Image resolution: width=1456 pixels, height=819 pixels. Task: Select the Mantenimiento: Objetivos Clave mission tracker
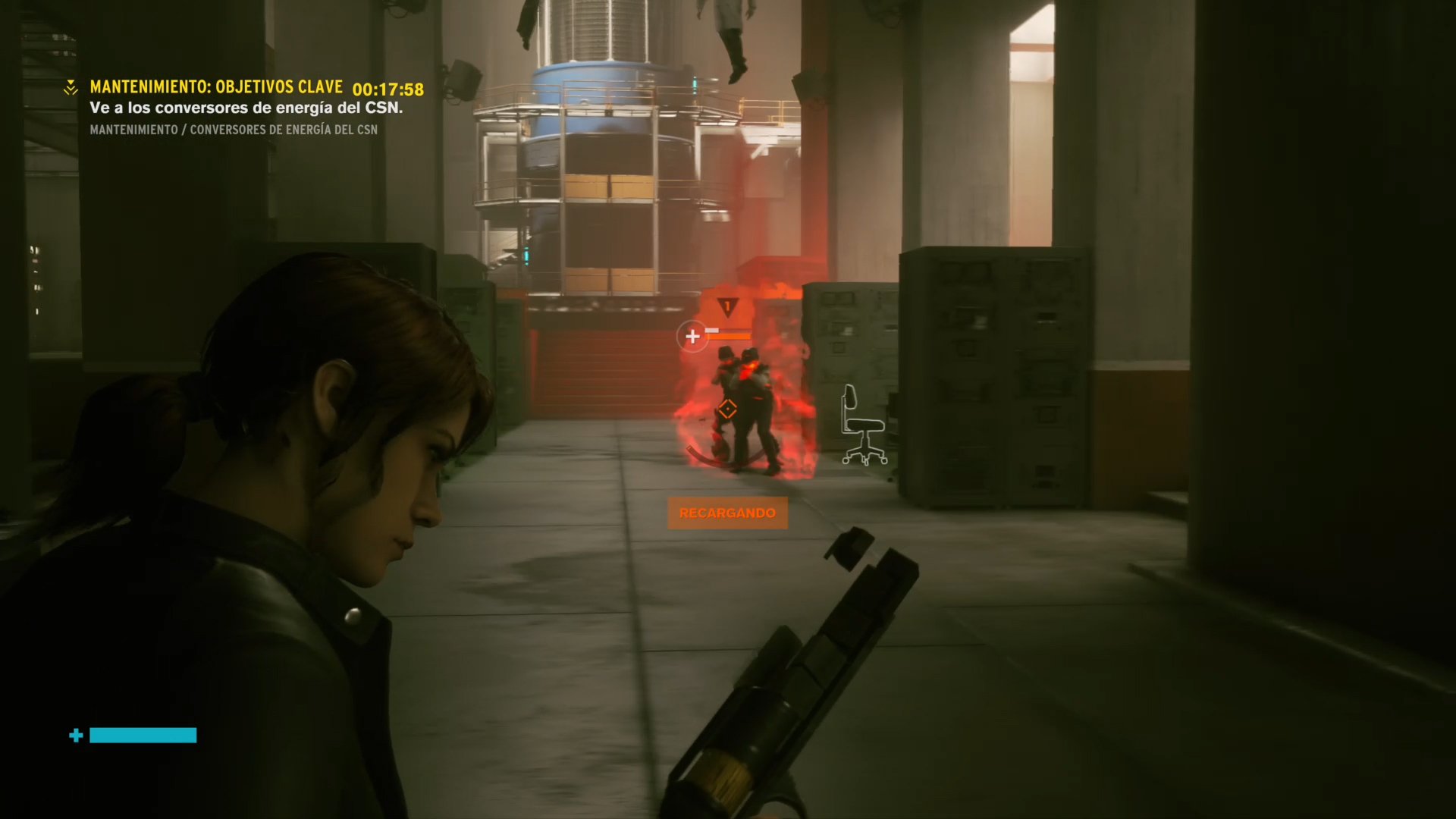tap(216, 87)
